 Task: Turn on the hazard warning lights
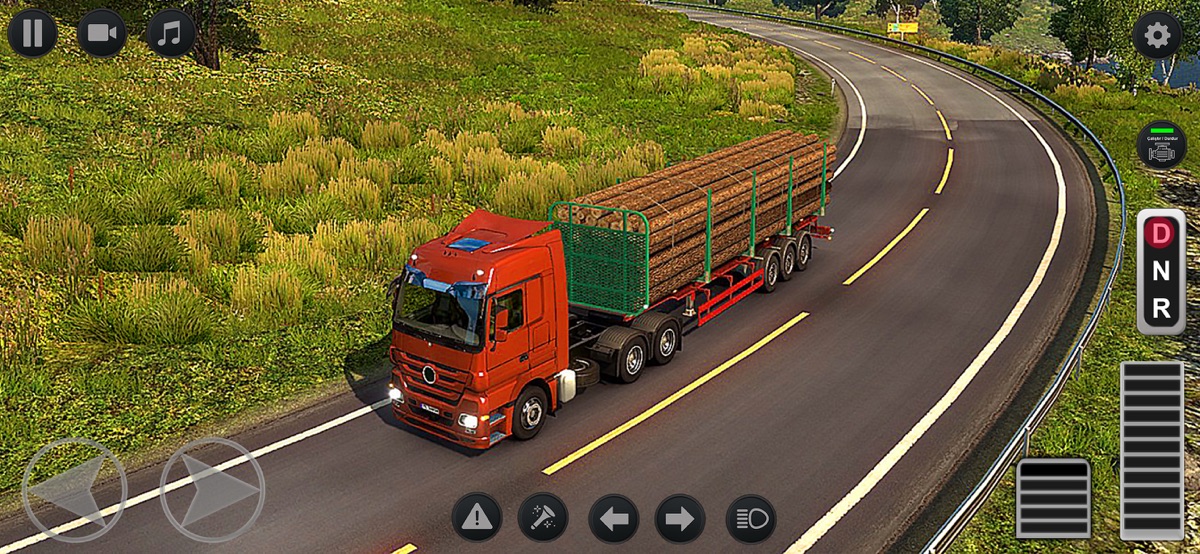(477, 518)
